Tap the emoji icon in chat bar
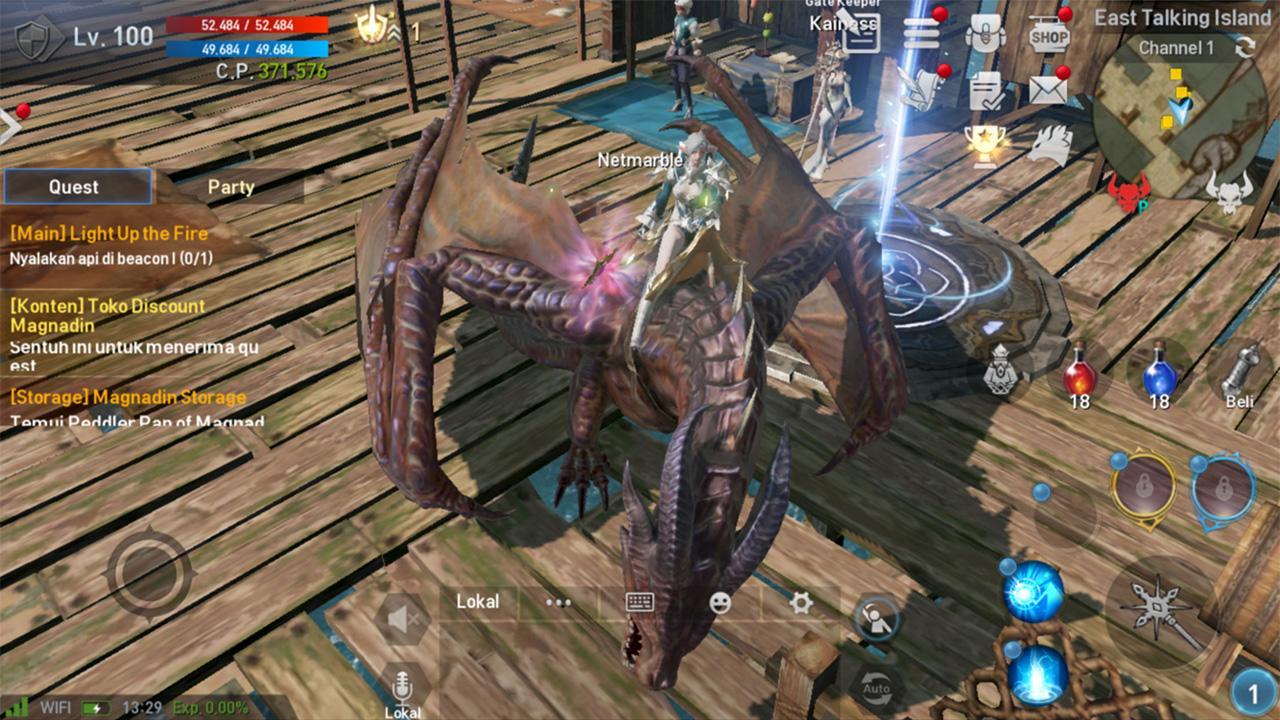Screen dimensions: 1280x720 [721, 602]
